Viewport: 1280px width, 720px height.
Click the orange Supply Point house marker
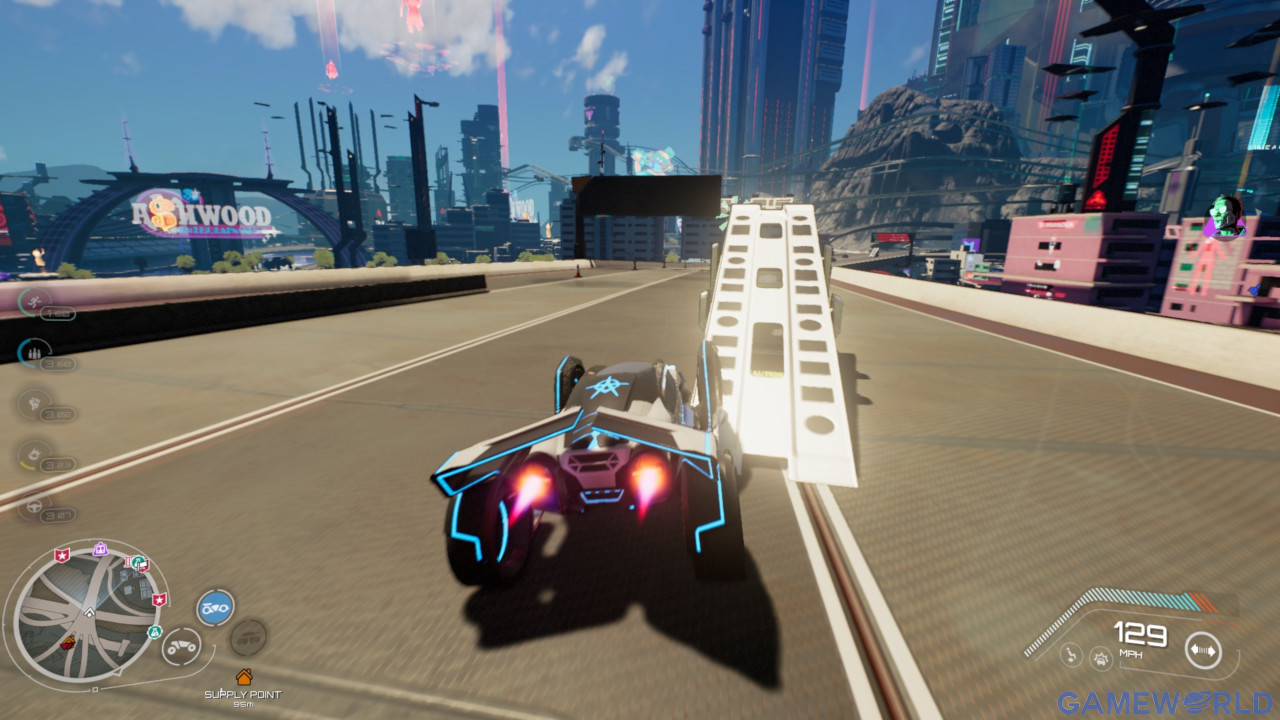pyautogui.click(x=243, y=677)
